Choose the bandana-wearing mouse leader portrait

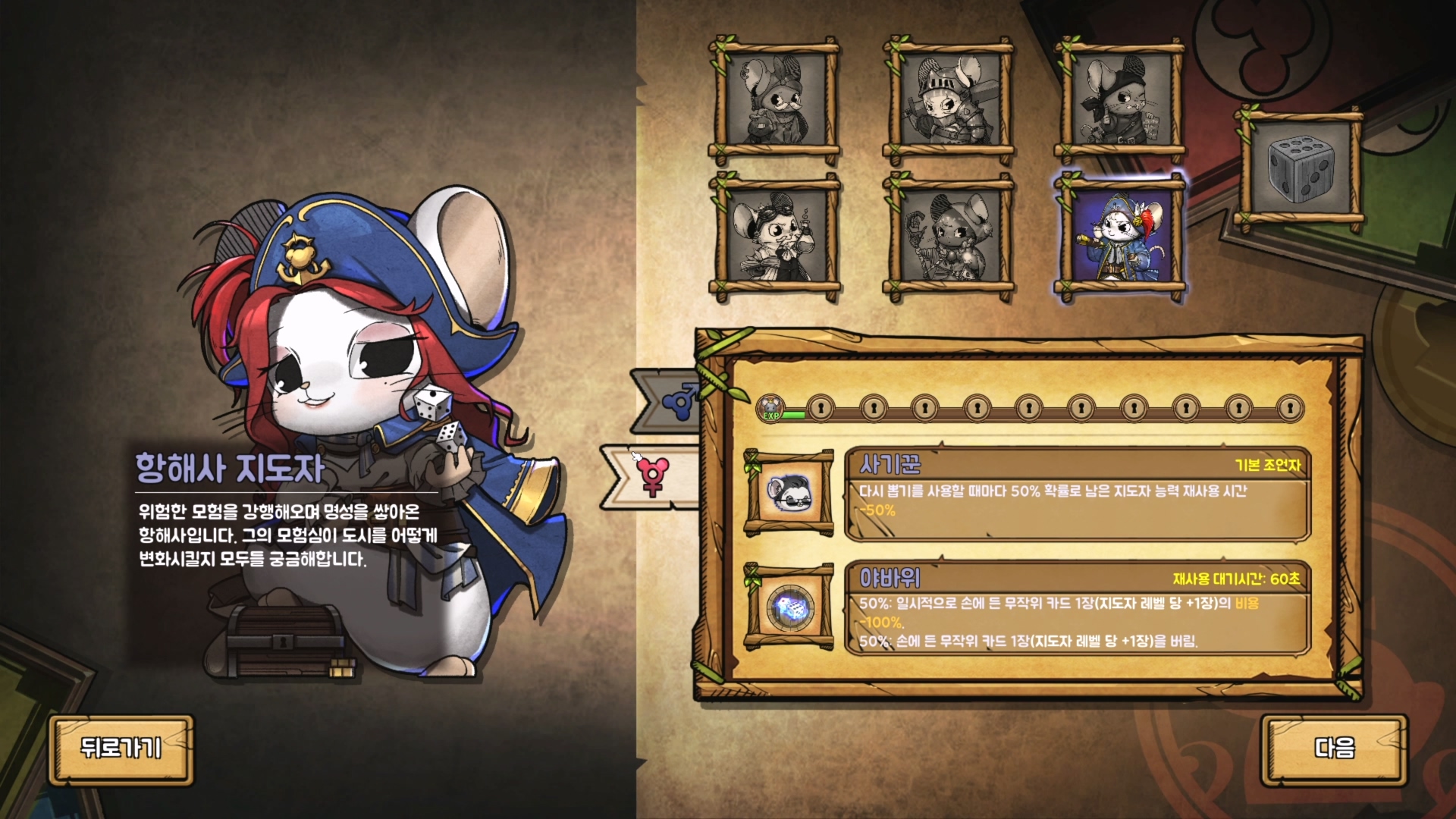tap(1119, 101)
